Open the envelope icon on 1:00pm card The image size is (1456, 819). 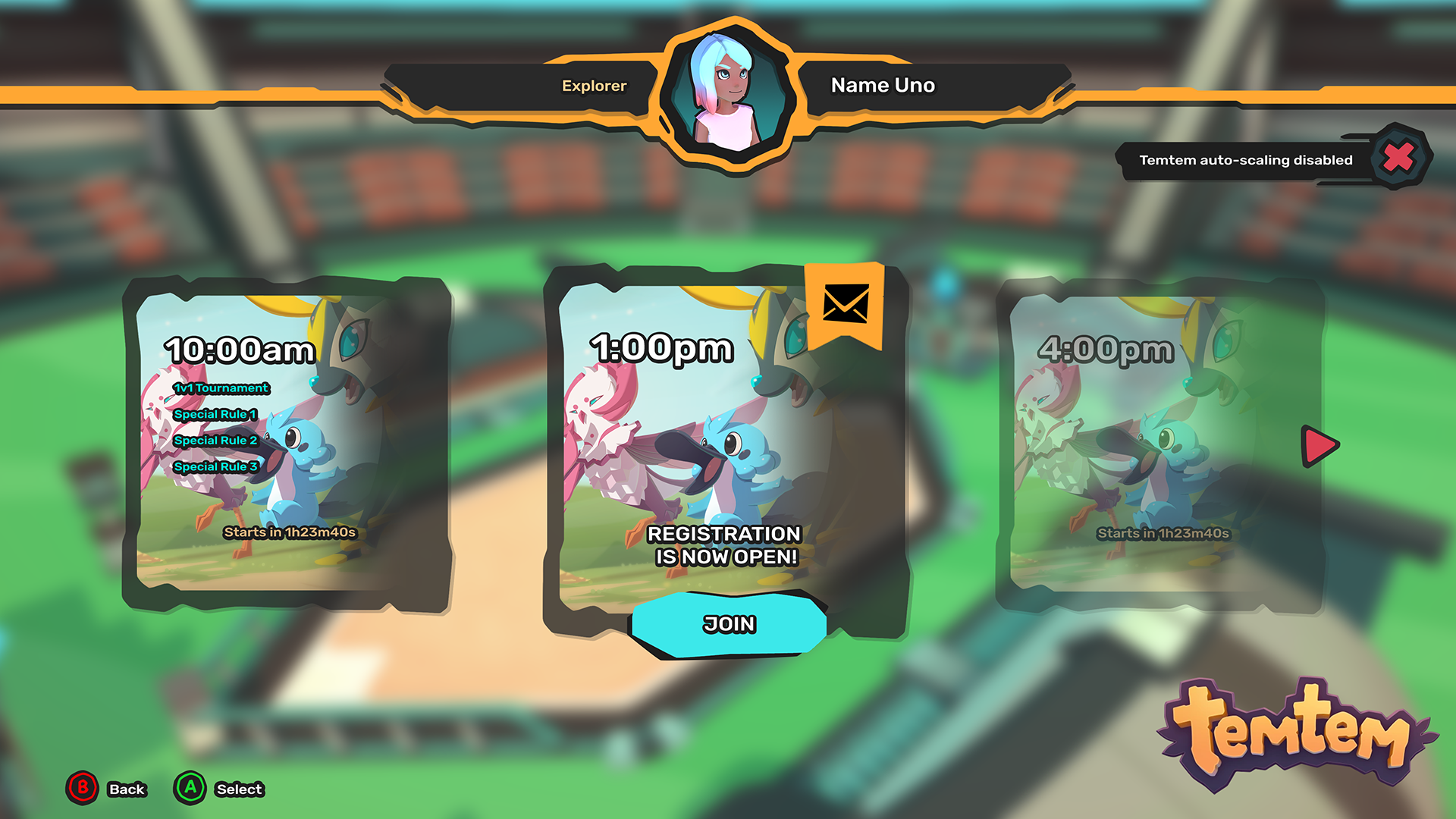846,305
